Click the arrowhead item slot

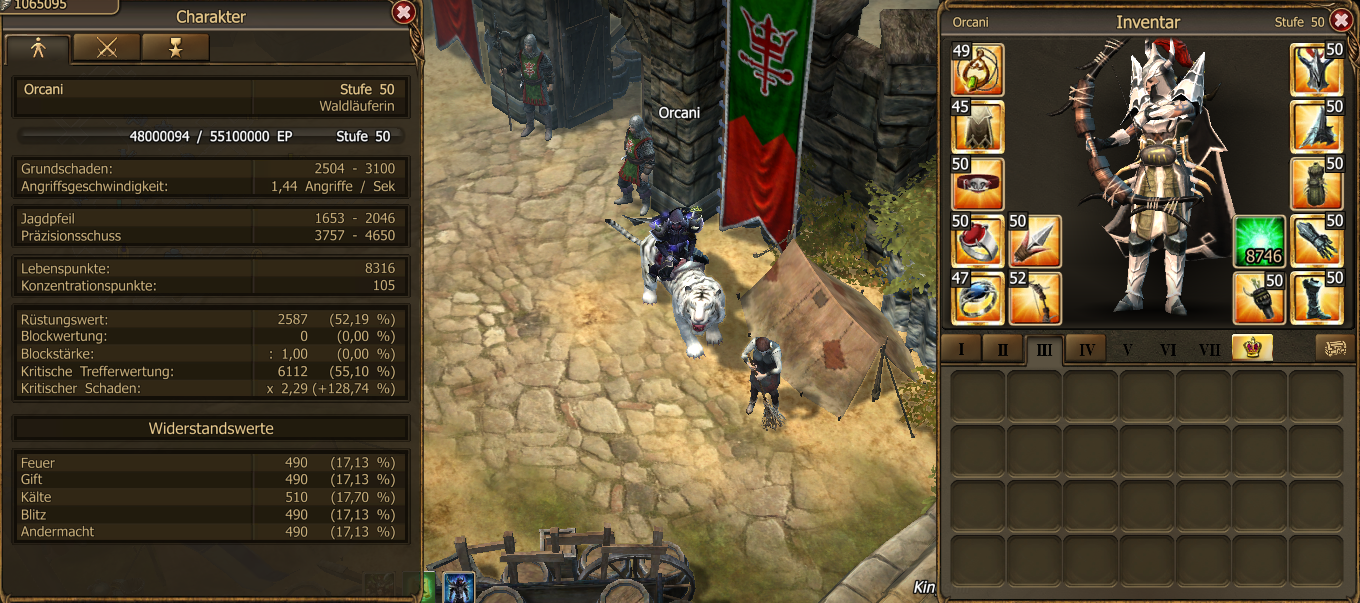pos(1035,241)
